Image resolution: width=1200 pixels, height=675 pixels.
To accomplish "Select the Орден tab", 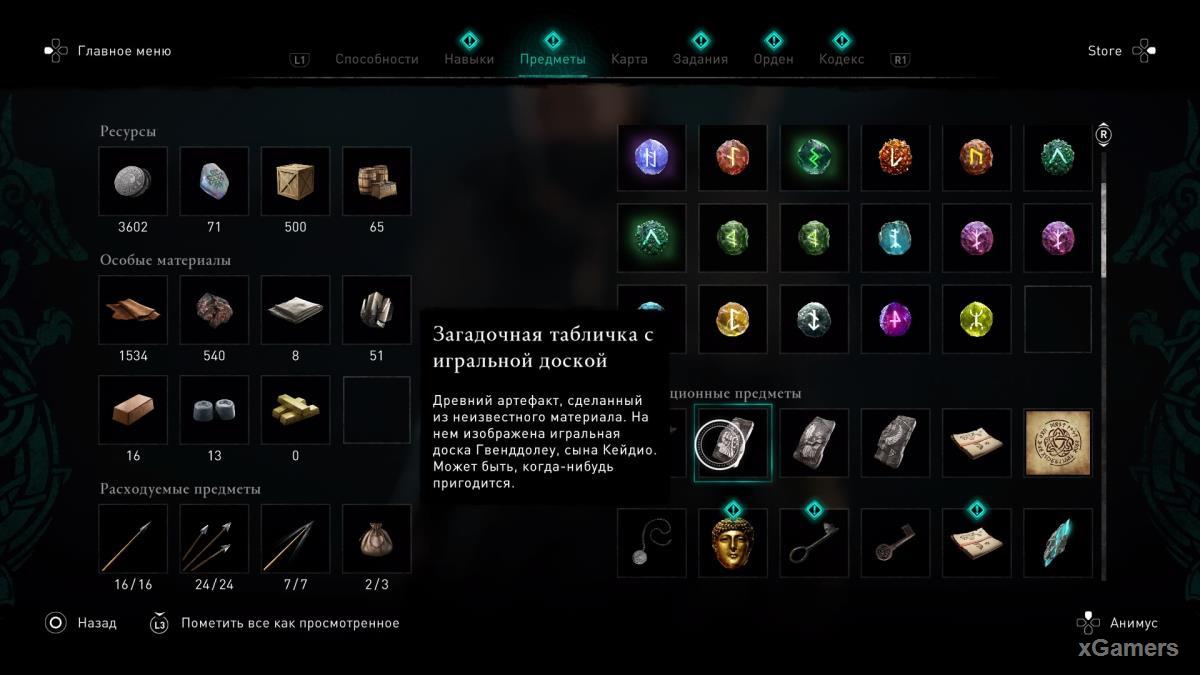I will pyautogui.click(x=773, y=59).
